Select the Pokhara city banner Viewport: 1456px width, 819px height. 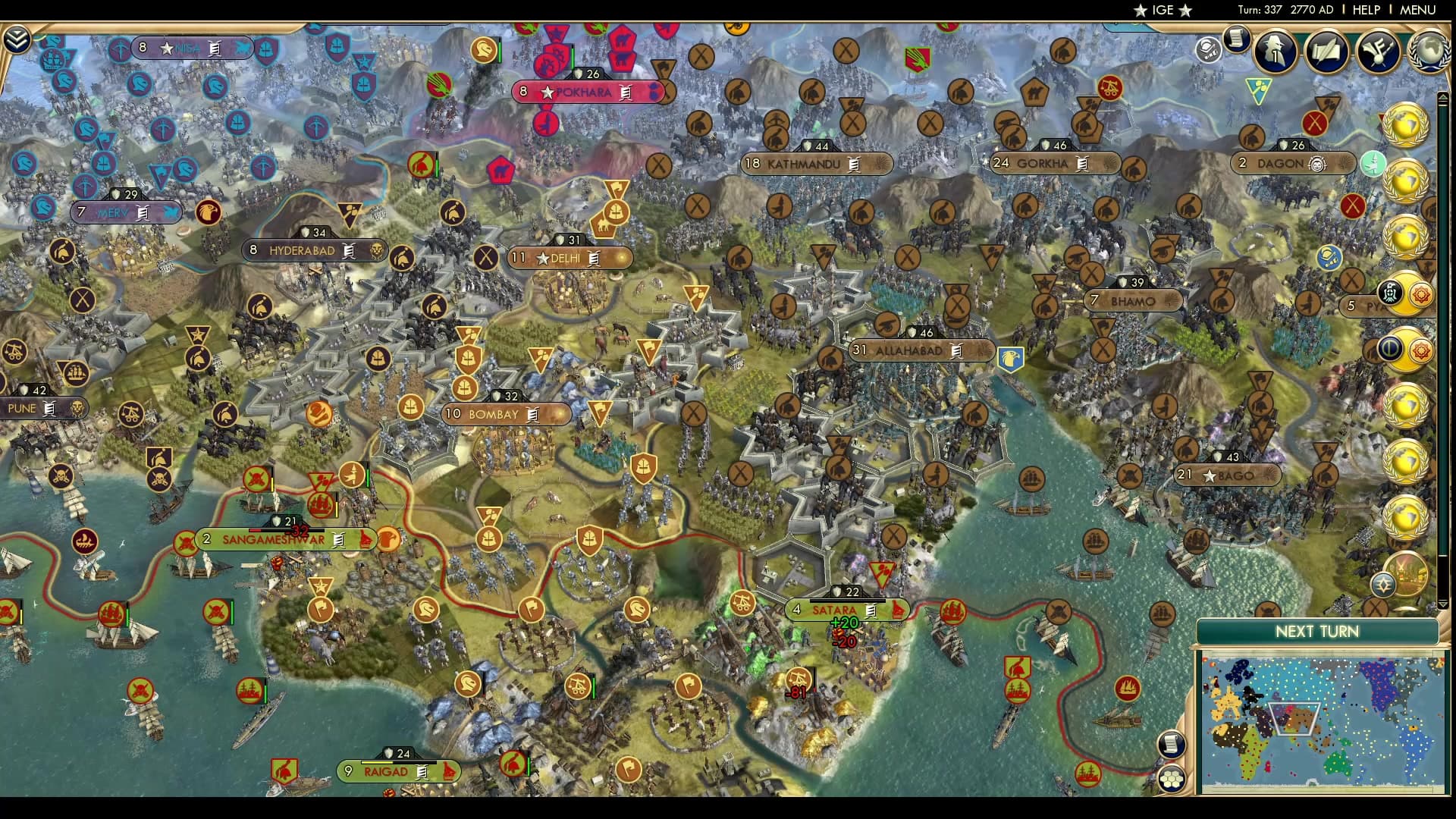(588, 92)
